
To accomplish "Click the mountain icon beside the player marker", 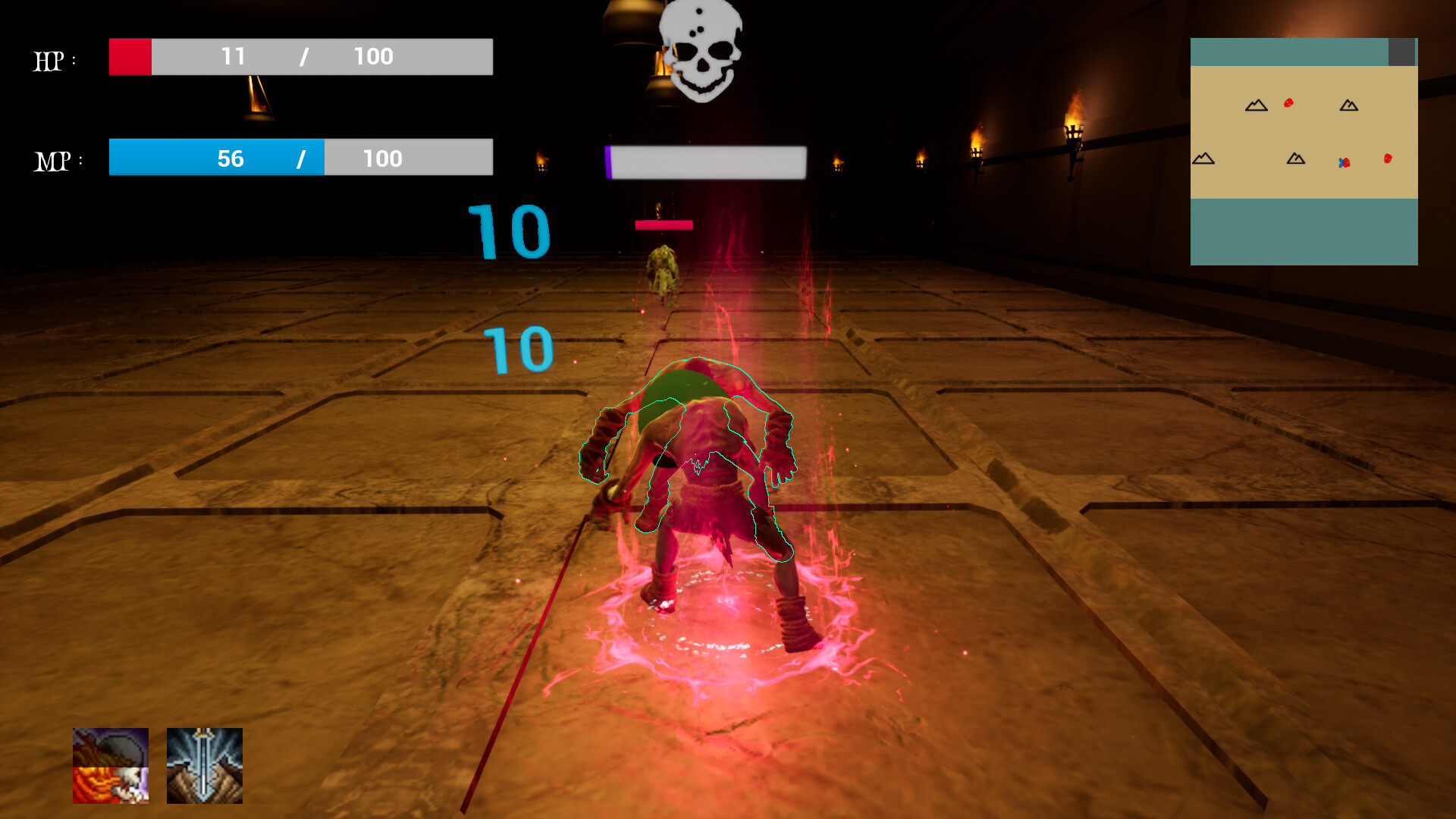I will tap(1296, 158).
